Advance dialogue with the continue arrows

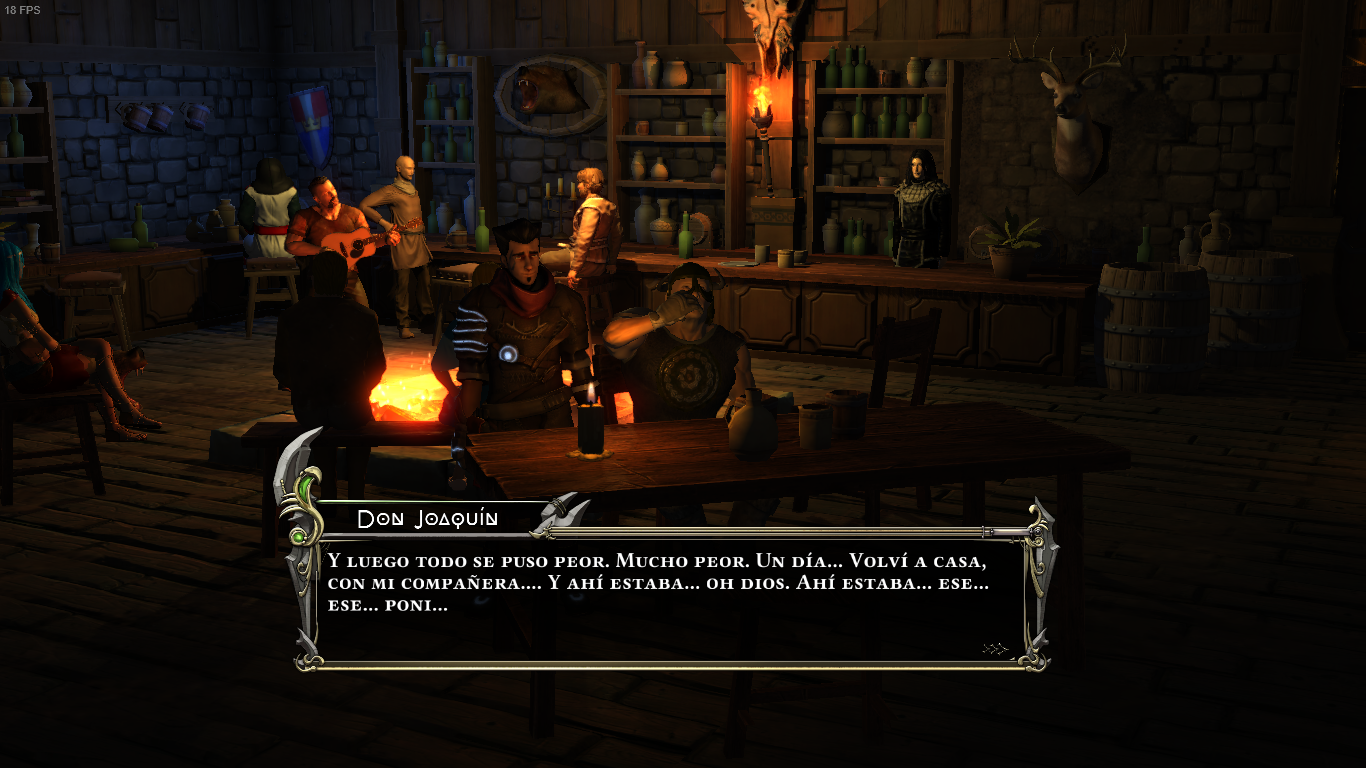coord(995,649)
